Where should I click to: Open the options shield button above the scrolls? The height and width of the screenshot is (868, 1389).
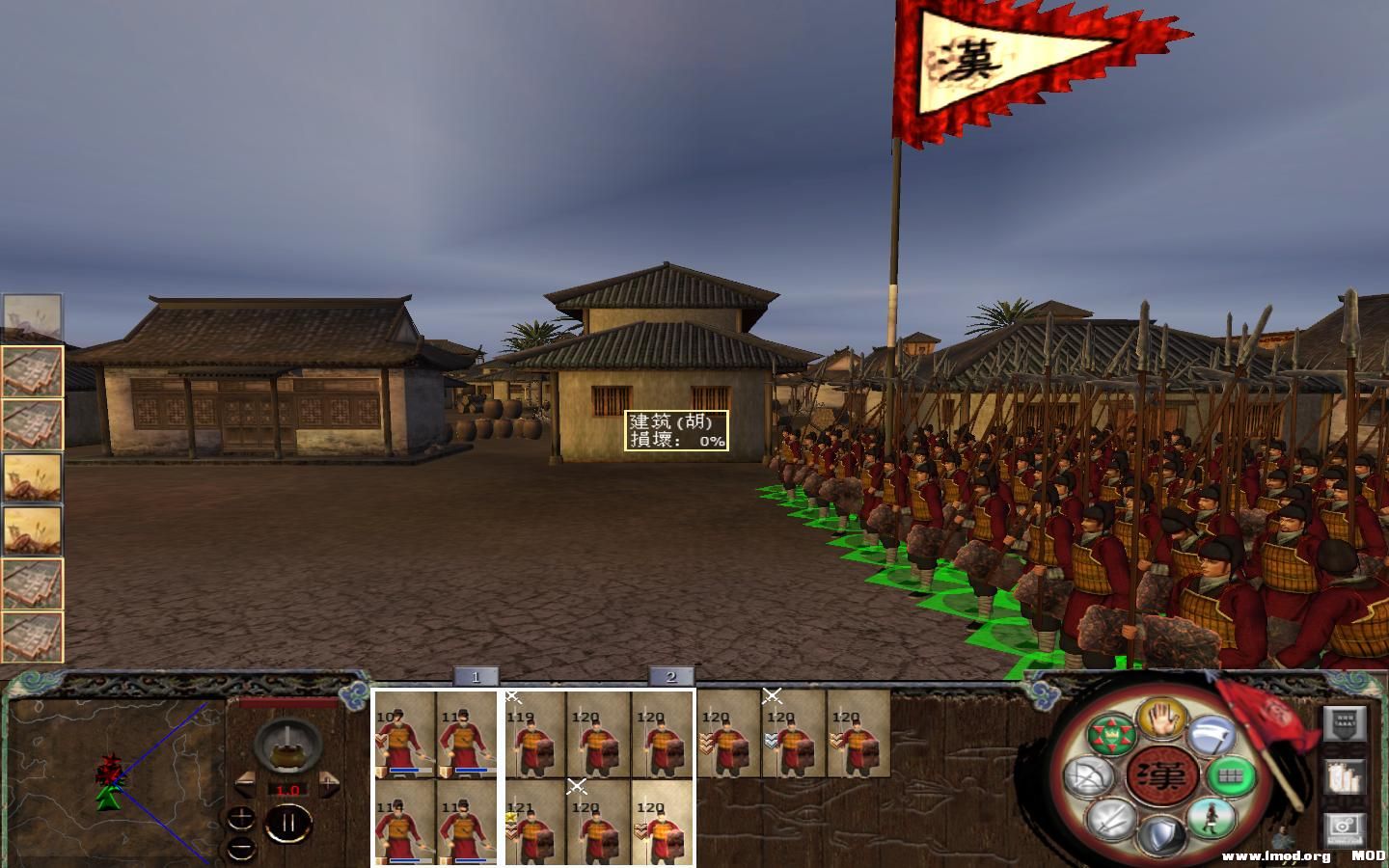click(x=1345, y=723)
